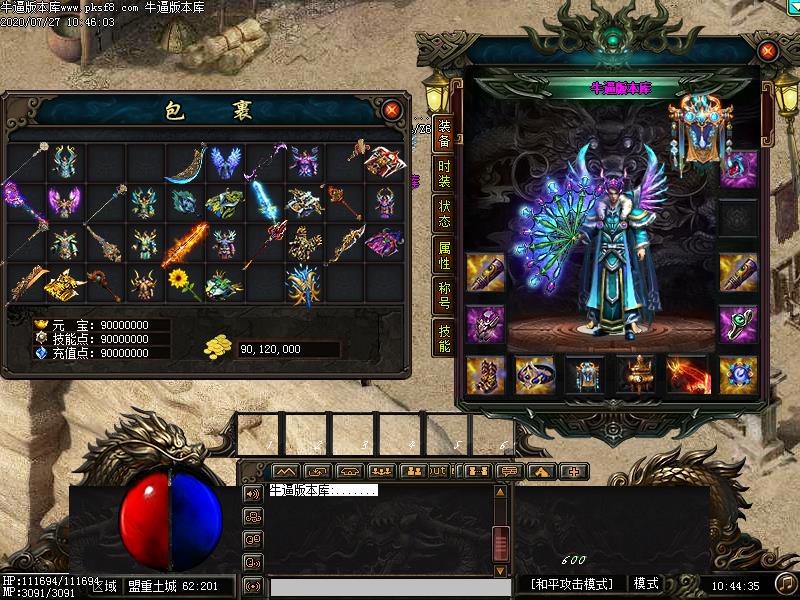Click the music note button
800x600 pixels.
(786, 582)
